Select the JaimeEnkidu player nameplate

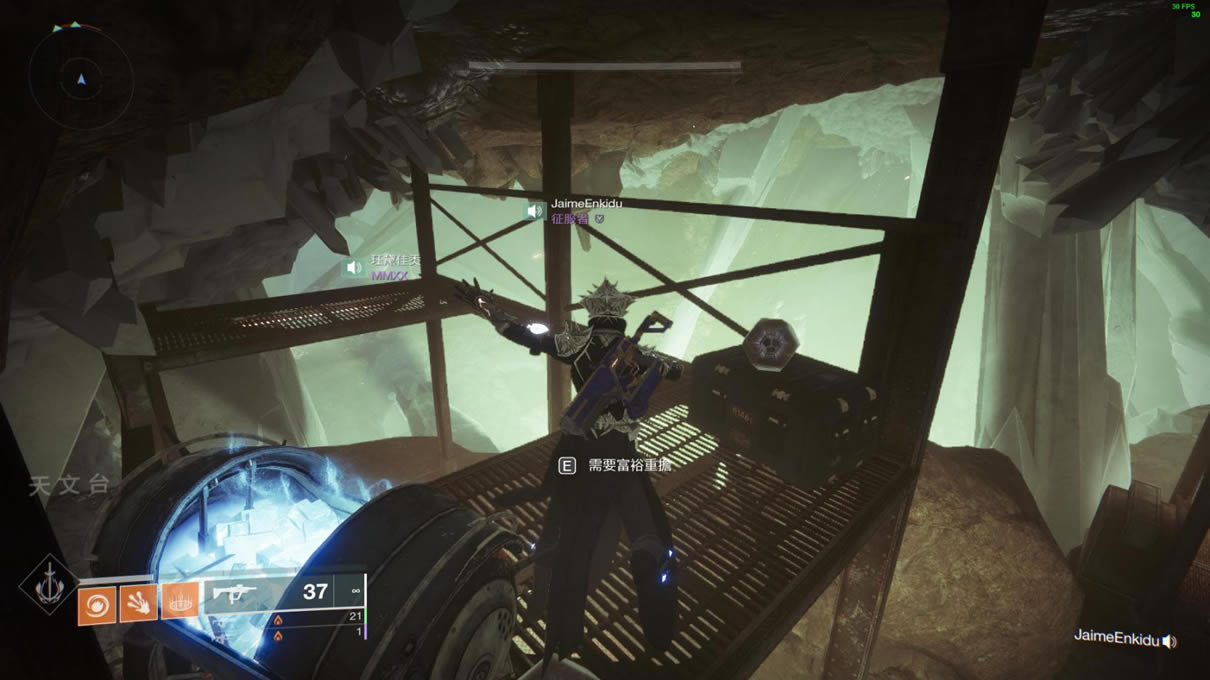tap(587, 203)
